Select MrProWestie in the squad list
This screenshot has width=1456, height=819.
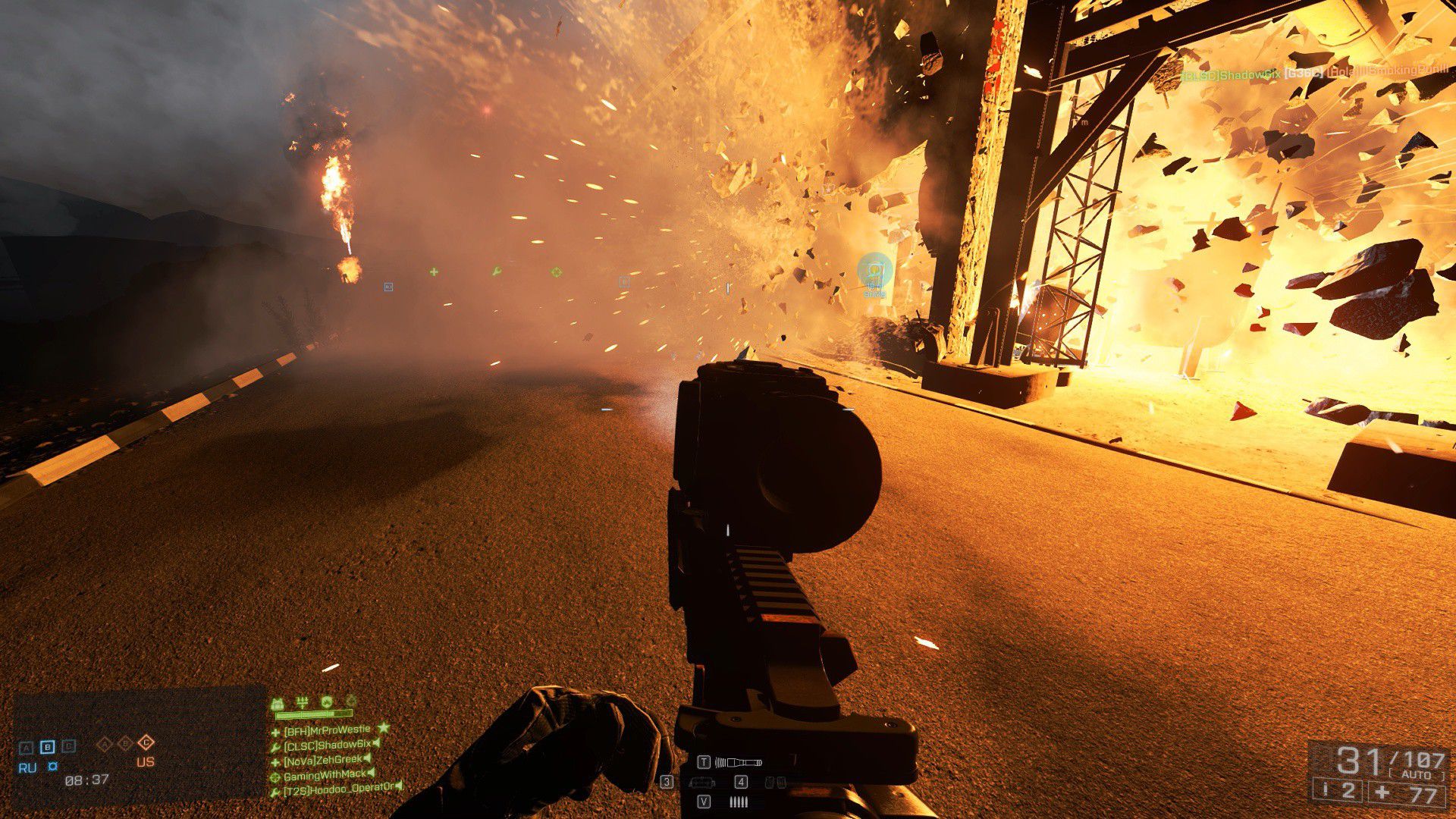click(x=326, y=731)
